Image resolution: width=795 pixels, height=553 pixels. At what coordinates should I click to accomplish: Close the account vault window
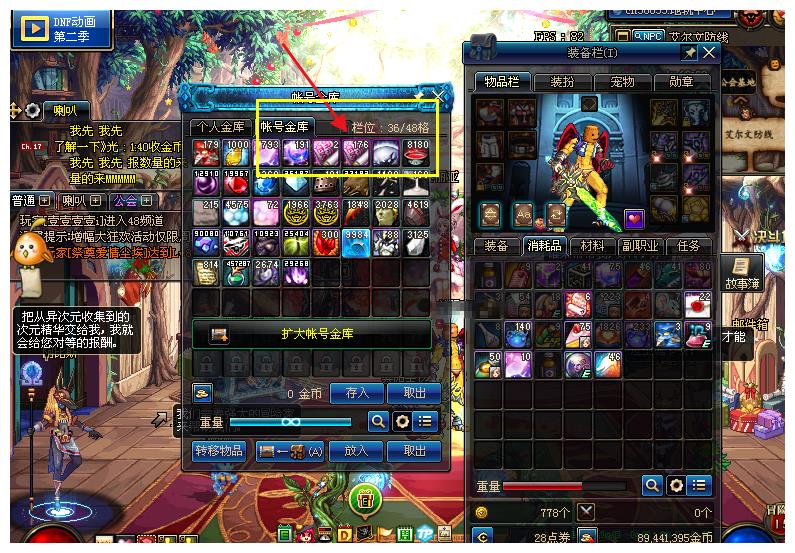[x=437, y=96]
